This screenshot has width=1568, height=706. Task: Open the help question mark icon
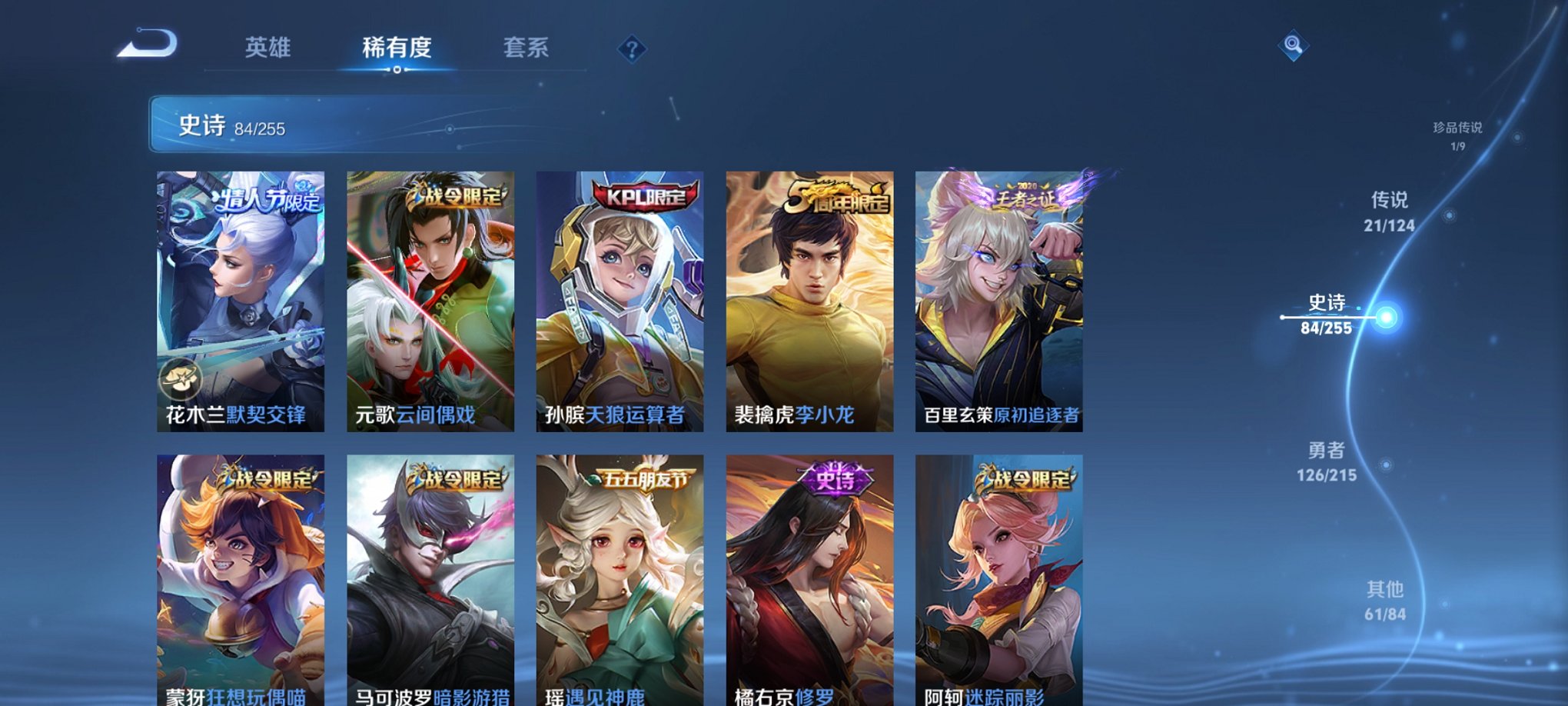click(631, 50)
